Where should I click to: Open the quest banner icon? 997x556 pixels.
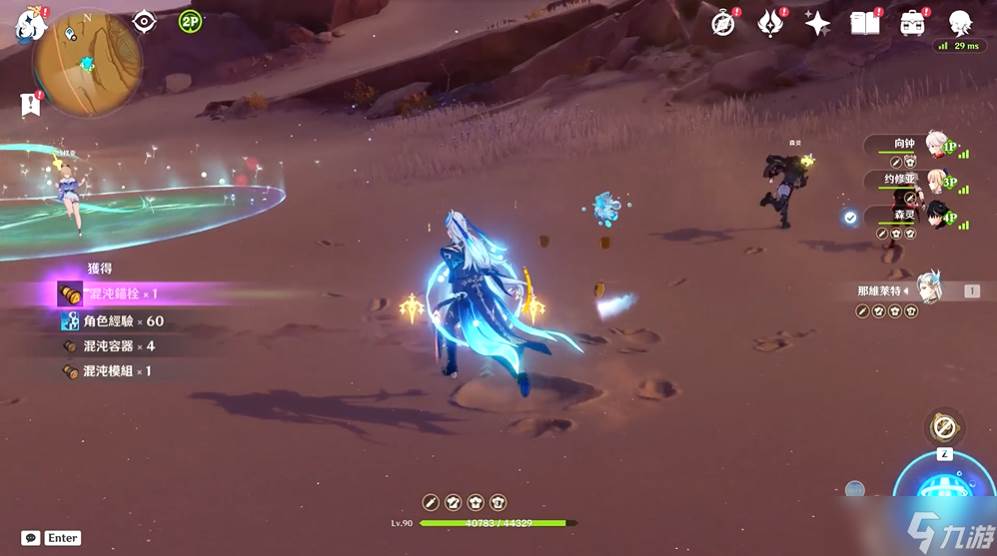(x=29, y=103)
